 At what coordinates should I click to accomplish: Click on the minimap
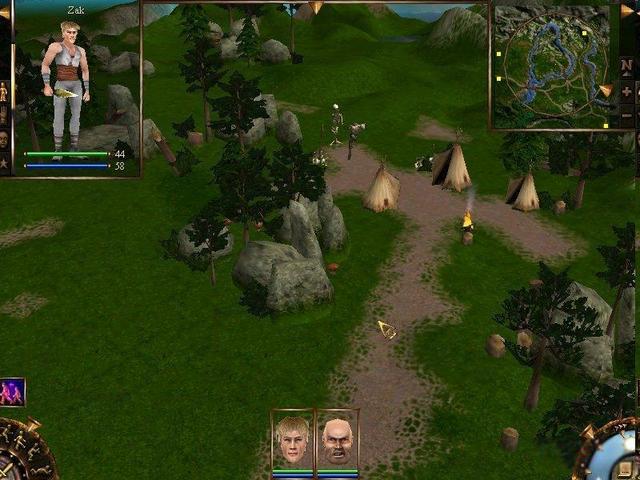(x=550, y=65)
